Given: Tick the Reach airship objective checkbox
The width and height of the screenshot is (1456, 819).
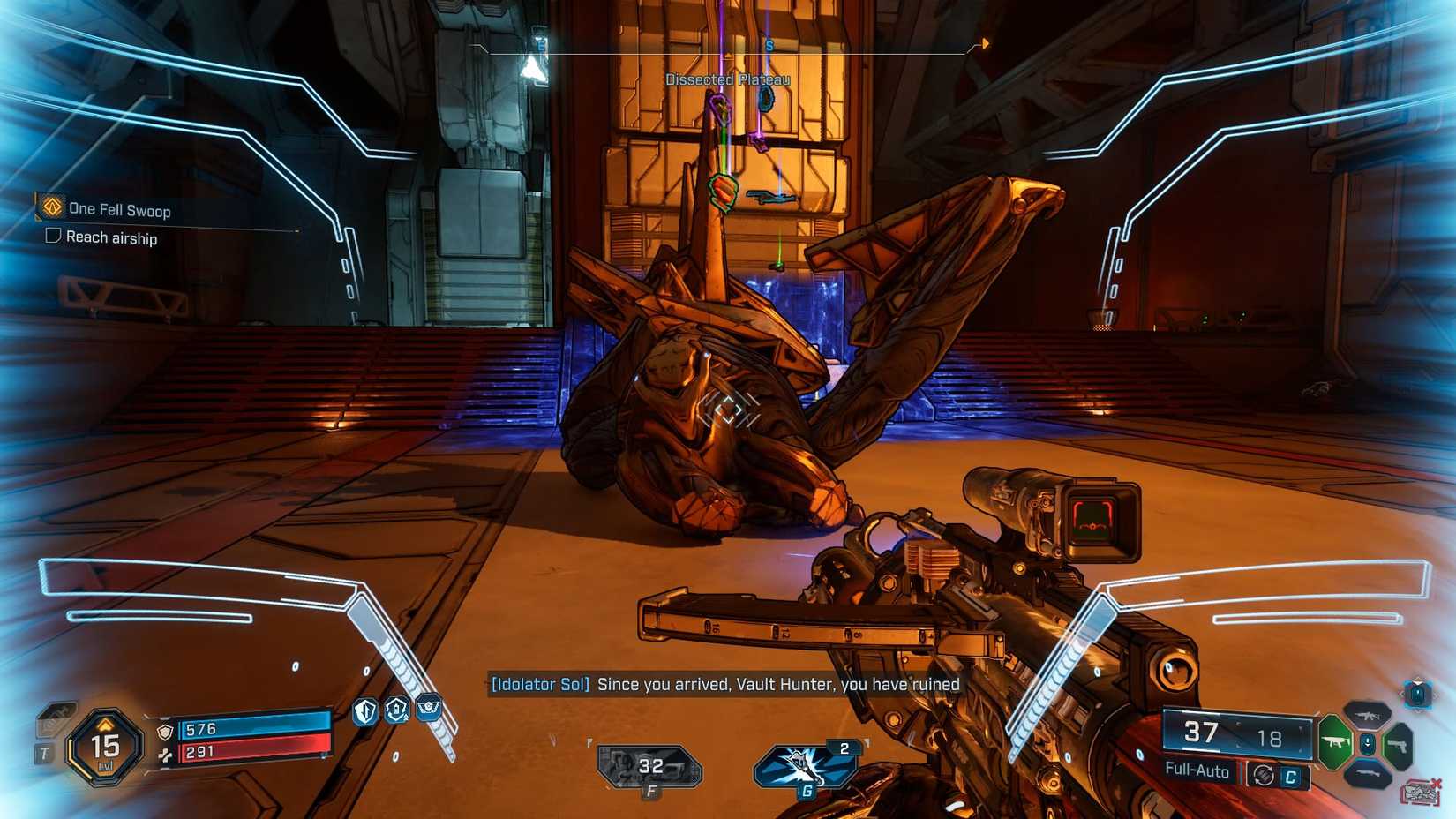Looking at the screenshot, I should tap(54, 236).
